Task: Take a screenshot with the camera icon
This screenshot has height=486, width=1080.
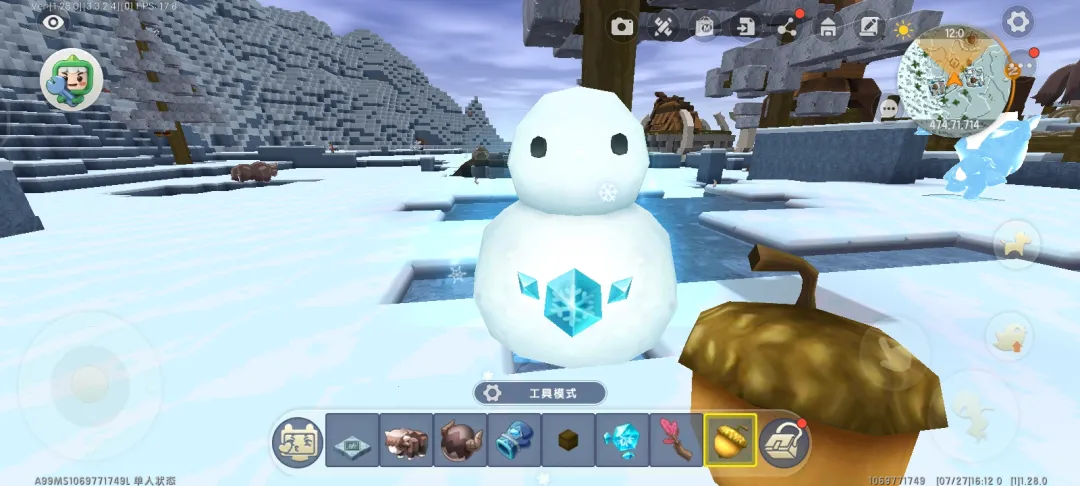Action: 624,27
